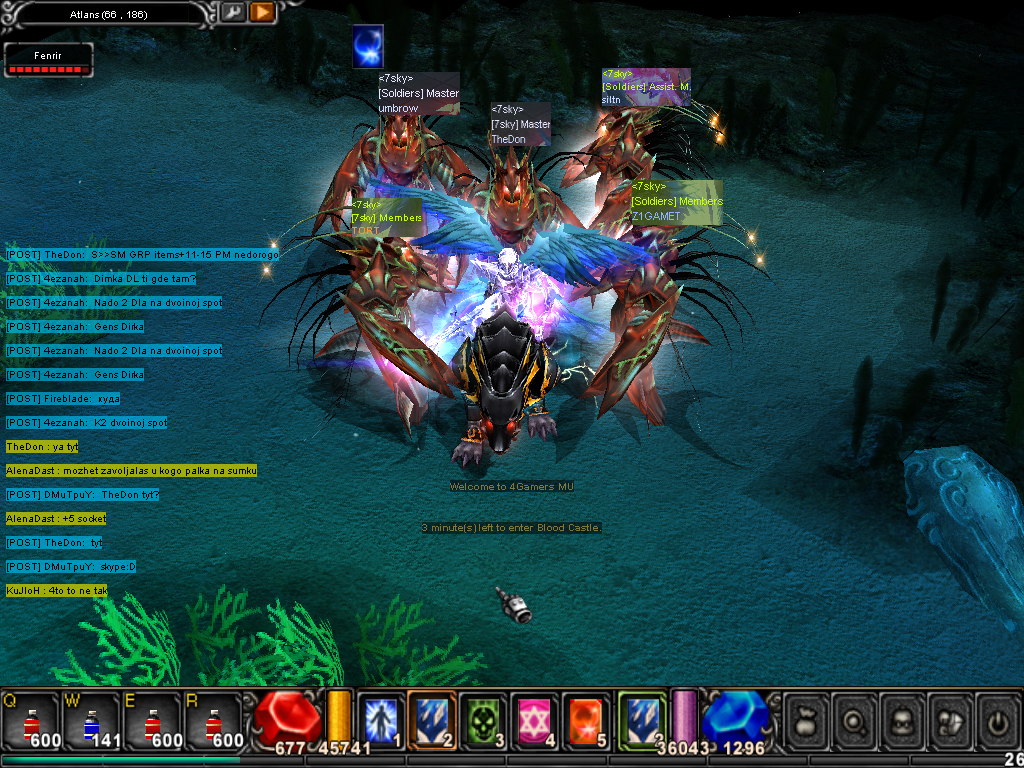The height and width of the screenshot is (768, 1024).
Task: Open the ring-shaped menu icon
Action: pyautogui.click(x=854, y=718)
